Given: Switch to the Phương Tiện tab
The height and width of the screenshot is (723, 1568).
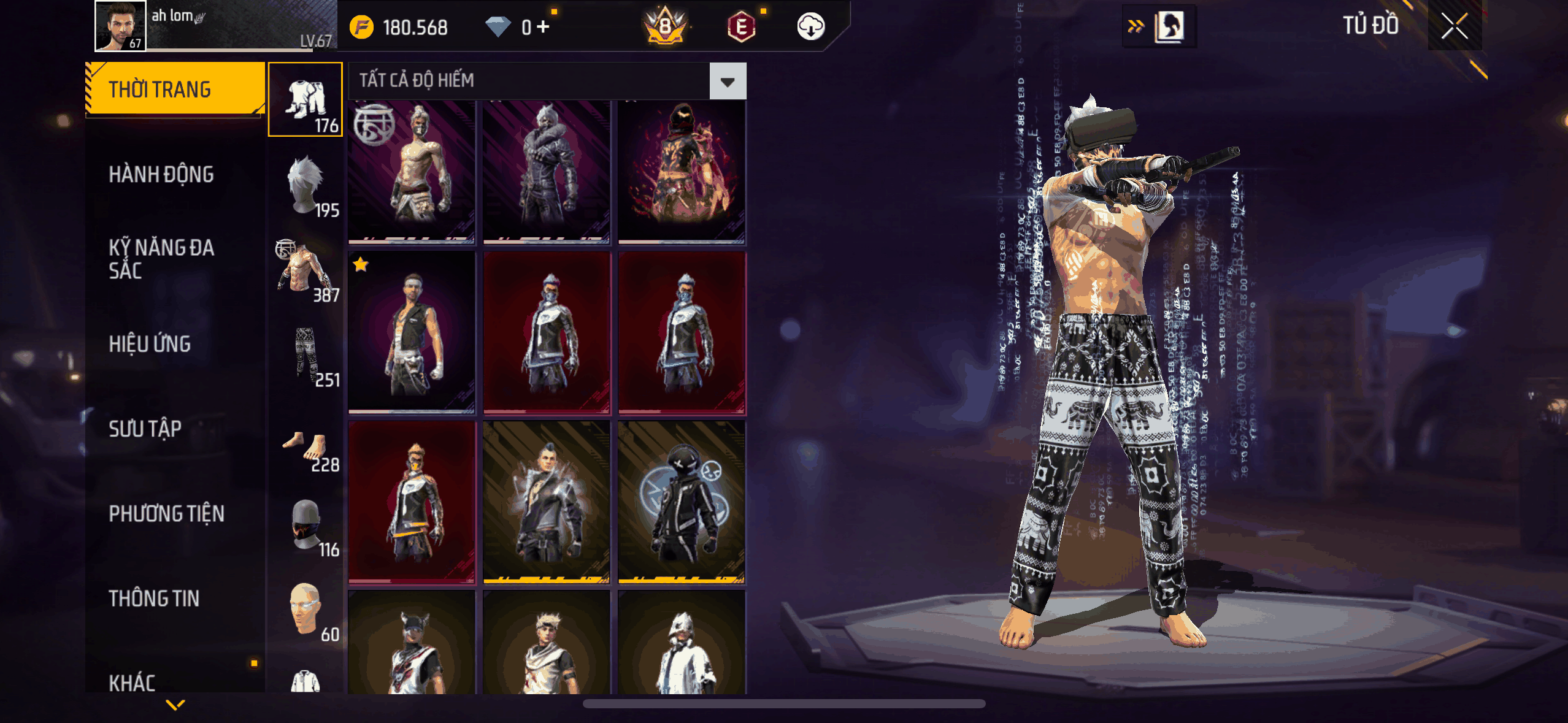Looking at the screenshot, I should click(x=166, y=514).
